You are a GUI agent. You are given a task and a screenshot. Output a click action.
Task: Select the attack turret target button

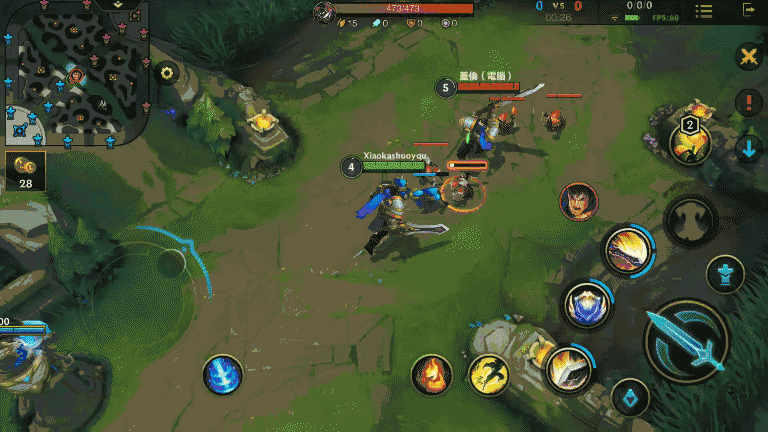pos(725,274)
